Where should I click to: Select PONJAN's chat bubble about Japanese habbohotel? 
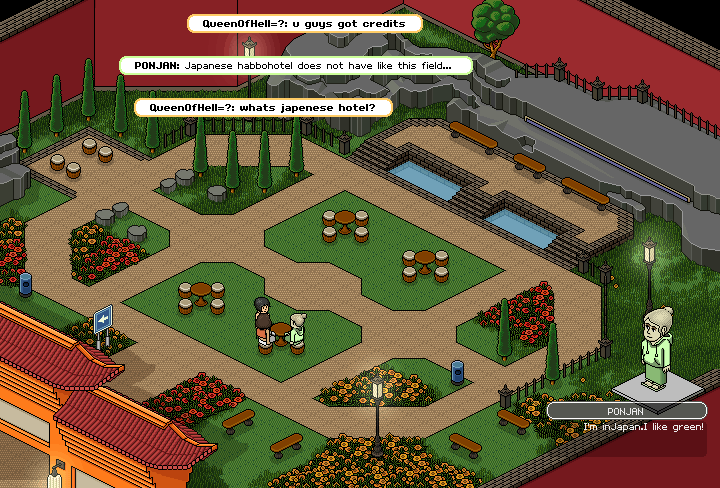tap(296, 65)
